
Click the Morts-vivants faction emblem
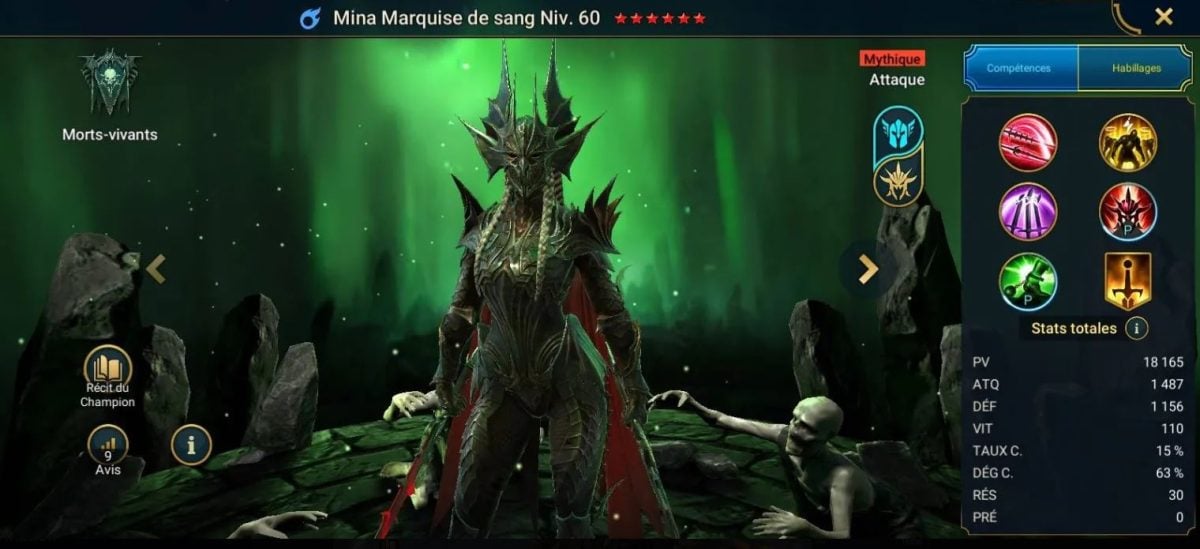[x=110, y=85]
